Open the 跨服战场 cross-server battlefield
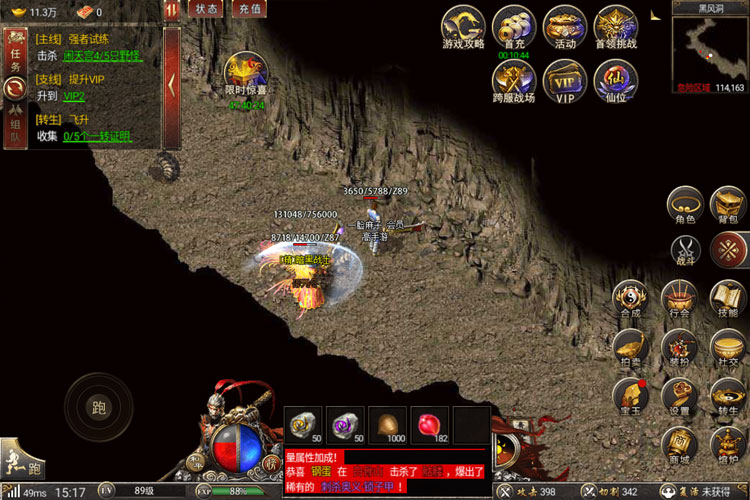 pyautogui.click(x=514, y=81)
